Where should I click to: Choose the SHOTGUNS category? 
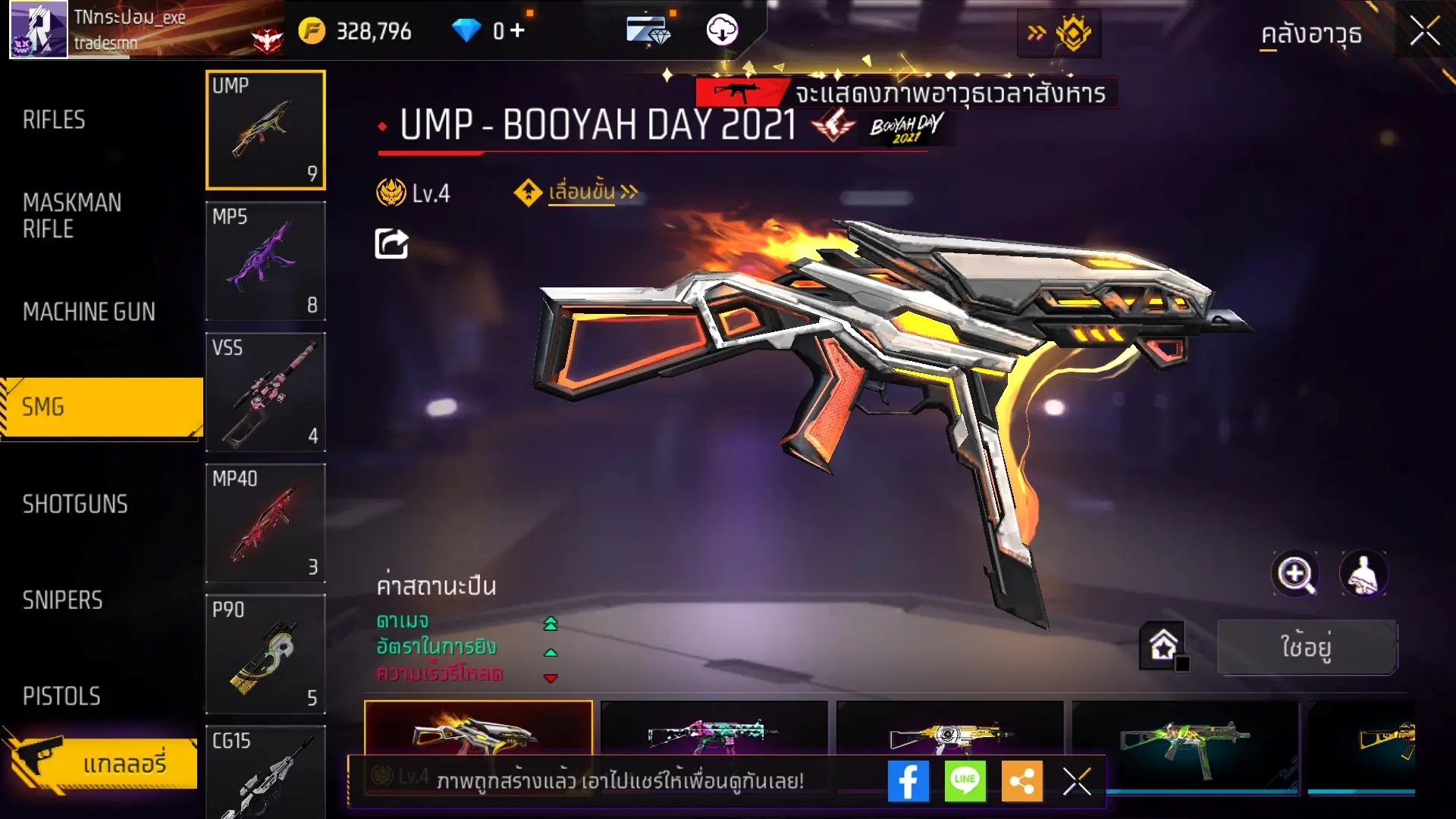coord(75,504)
